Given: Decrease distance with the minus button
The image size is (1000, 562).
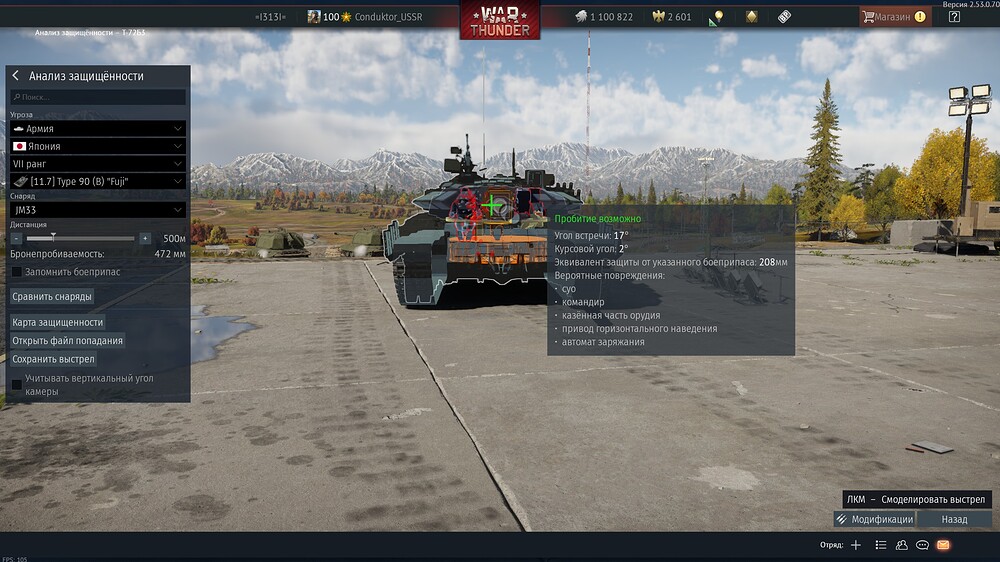Looking at the screenshot, I should pyautogui.click(x=16, y=239).
